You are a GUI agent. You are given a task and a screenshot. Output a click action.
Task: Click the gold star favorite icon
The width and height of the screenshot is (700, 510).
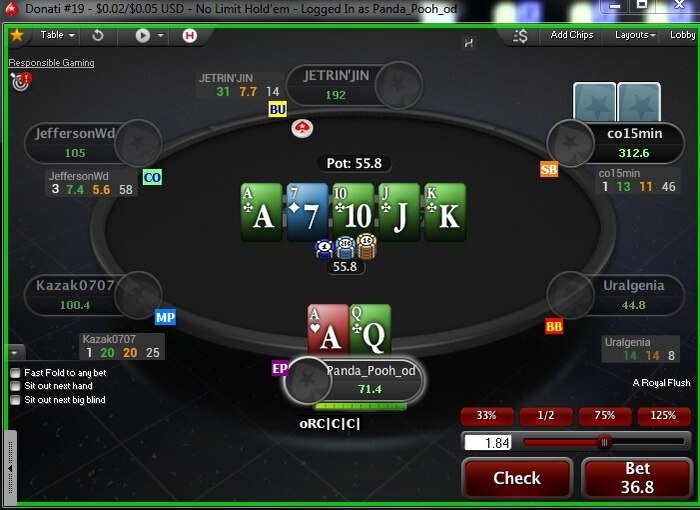click(16, 35)
